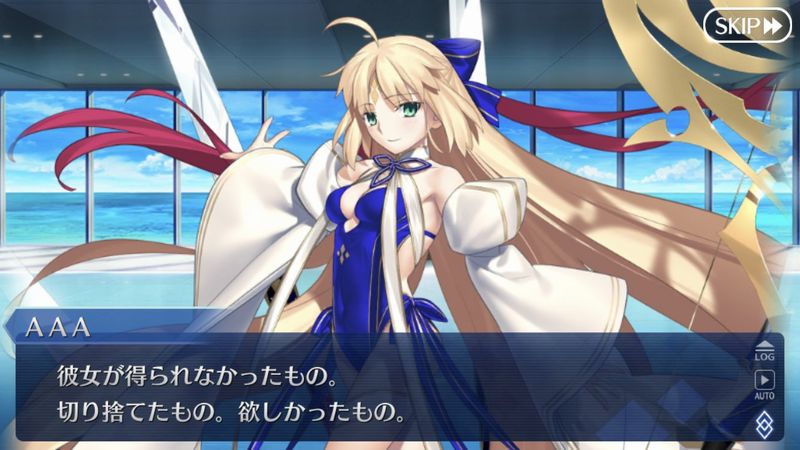
Task: Skip the story scene with SKIP
Action: (747, 26)
